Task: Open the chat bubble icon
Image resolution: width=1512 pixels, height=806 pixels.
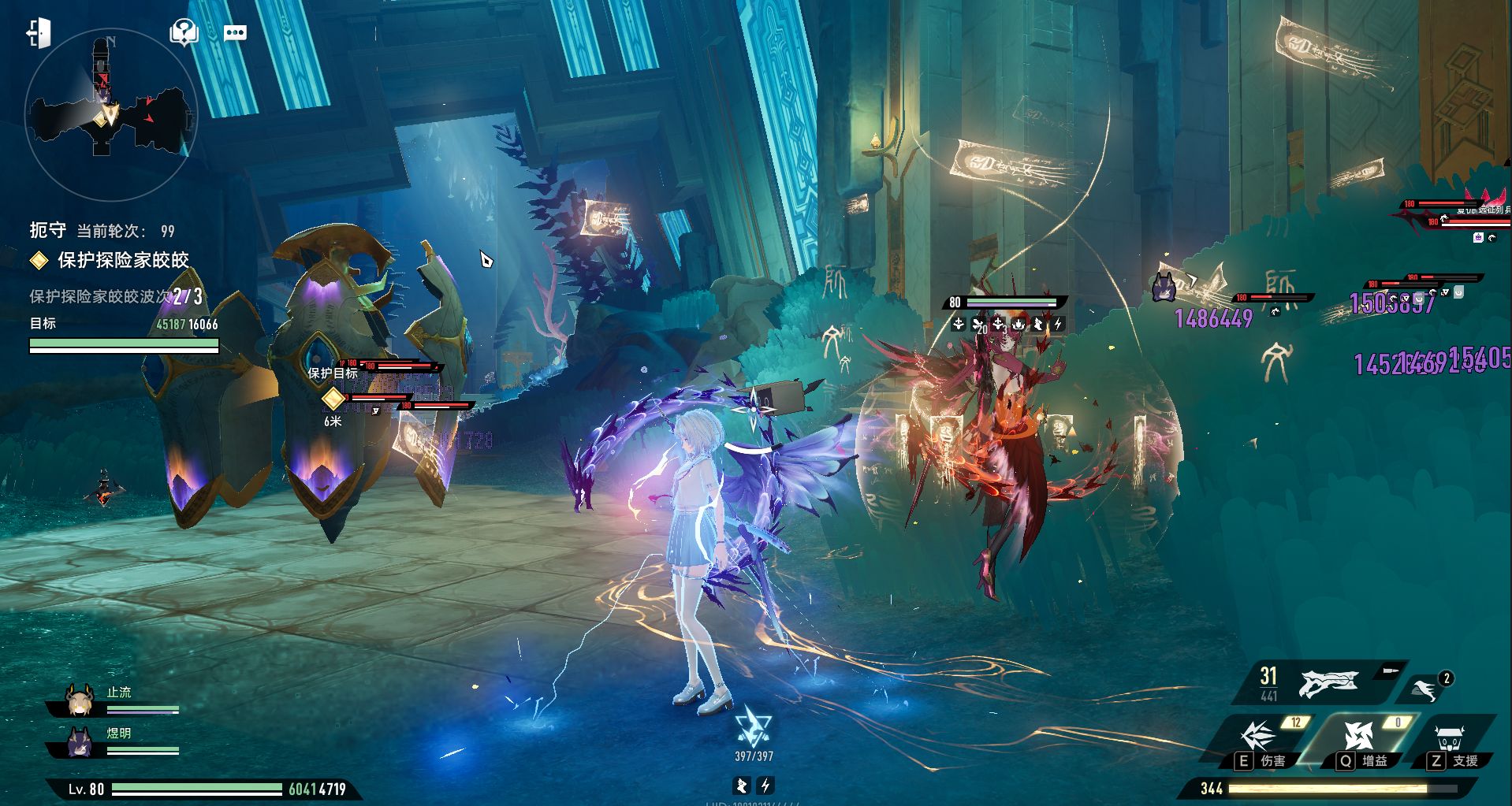Action: (x=235, y=33)
